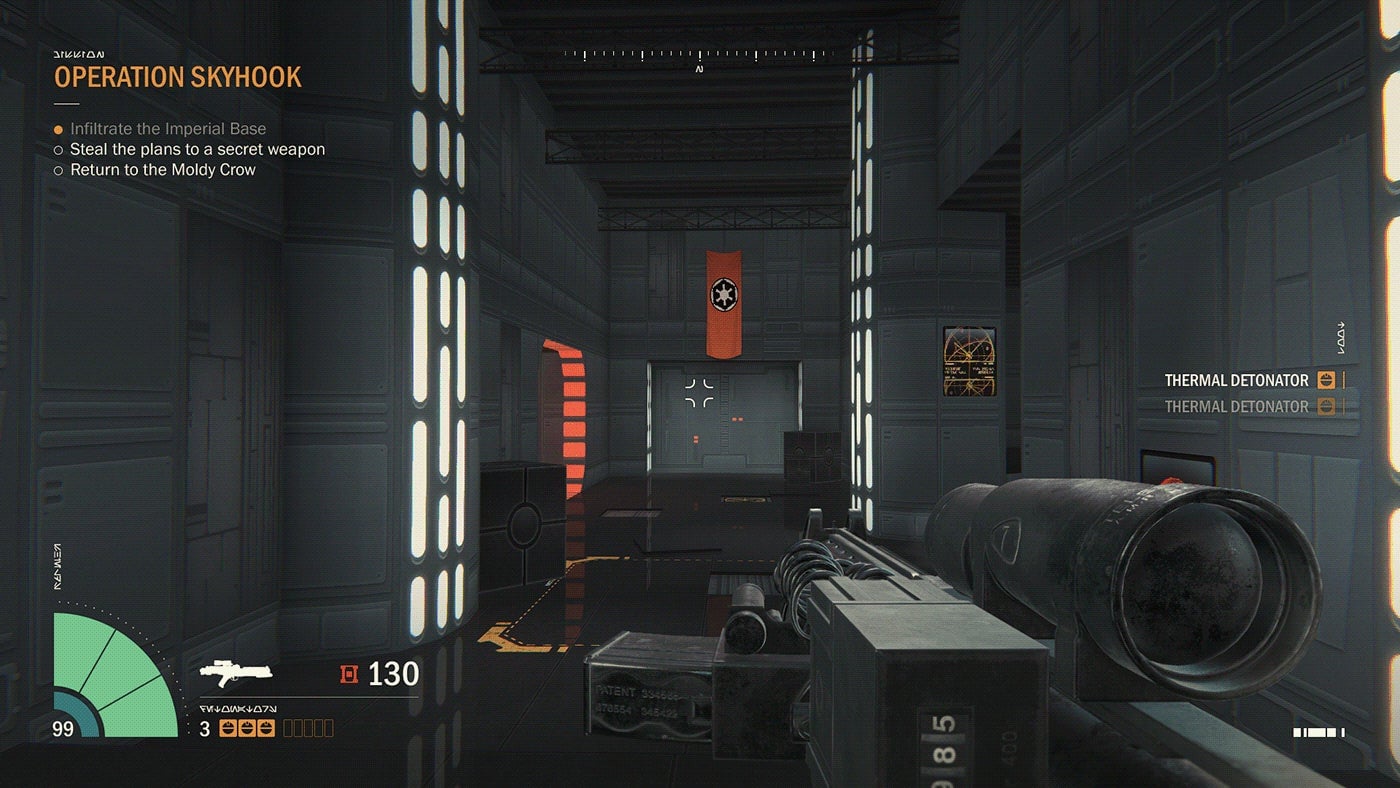Select the Steal the plans objective
The height and width of the screenshot is (788, 1400).
(x=197, y=149)
